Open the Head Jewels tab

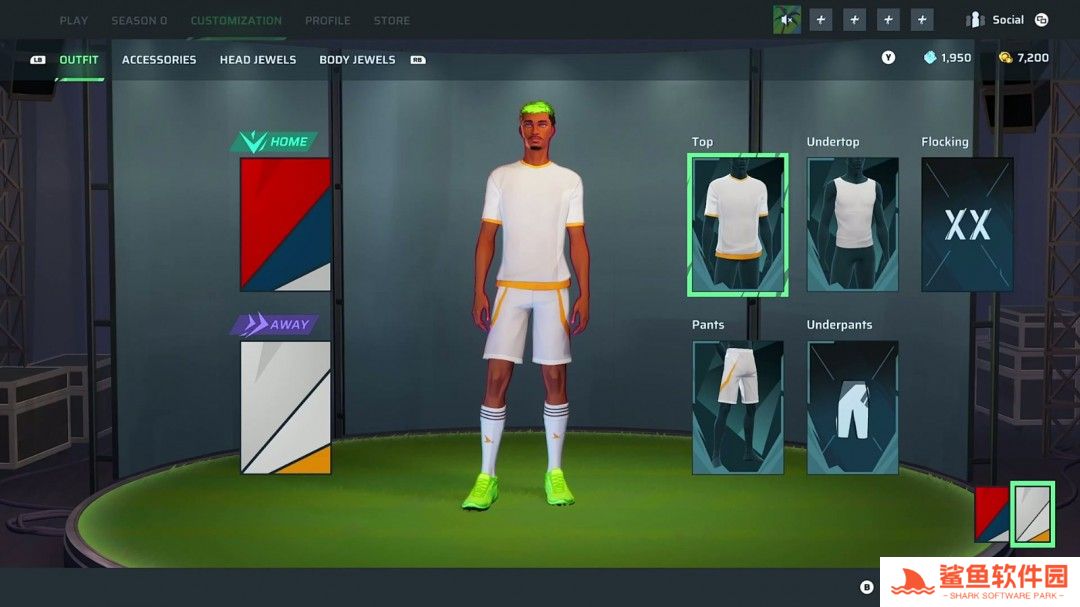point(258,60)
